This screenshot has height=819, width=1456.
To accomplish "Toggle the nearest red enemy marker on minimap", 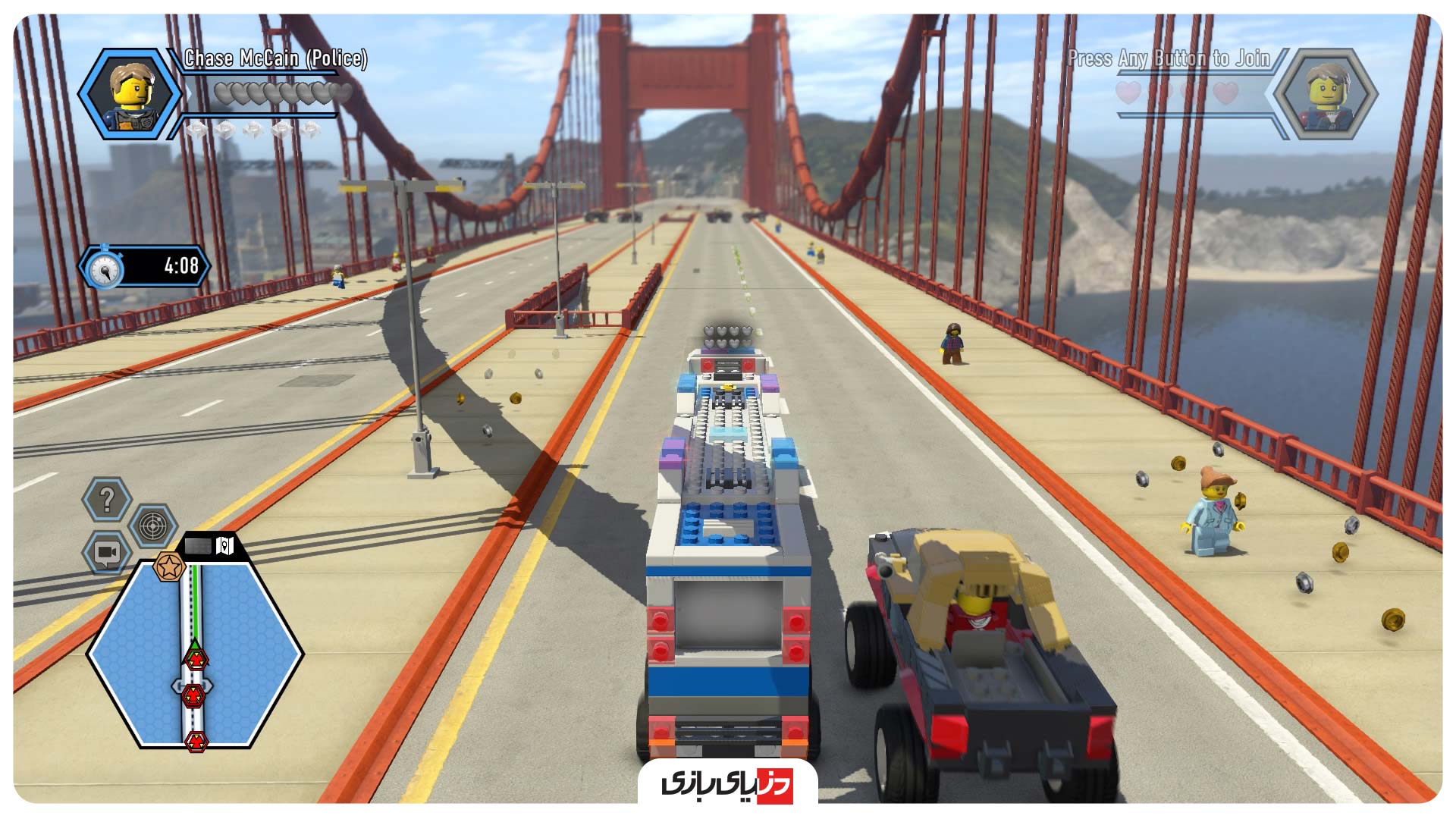I will [196, 659].
